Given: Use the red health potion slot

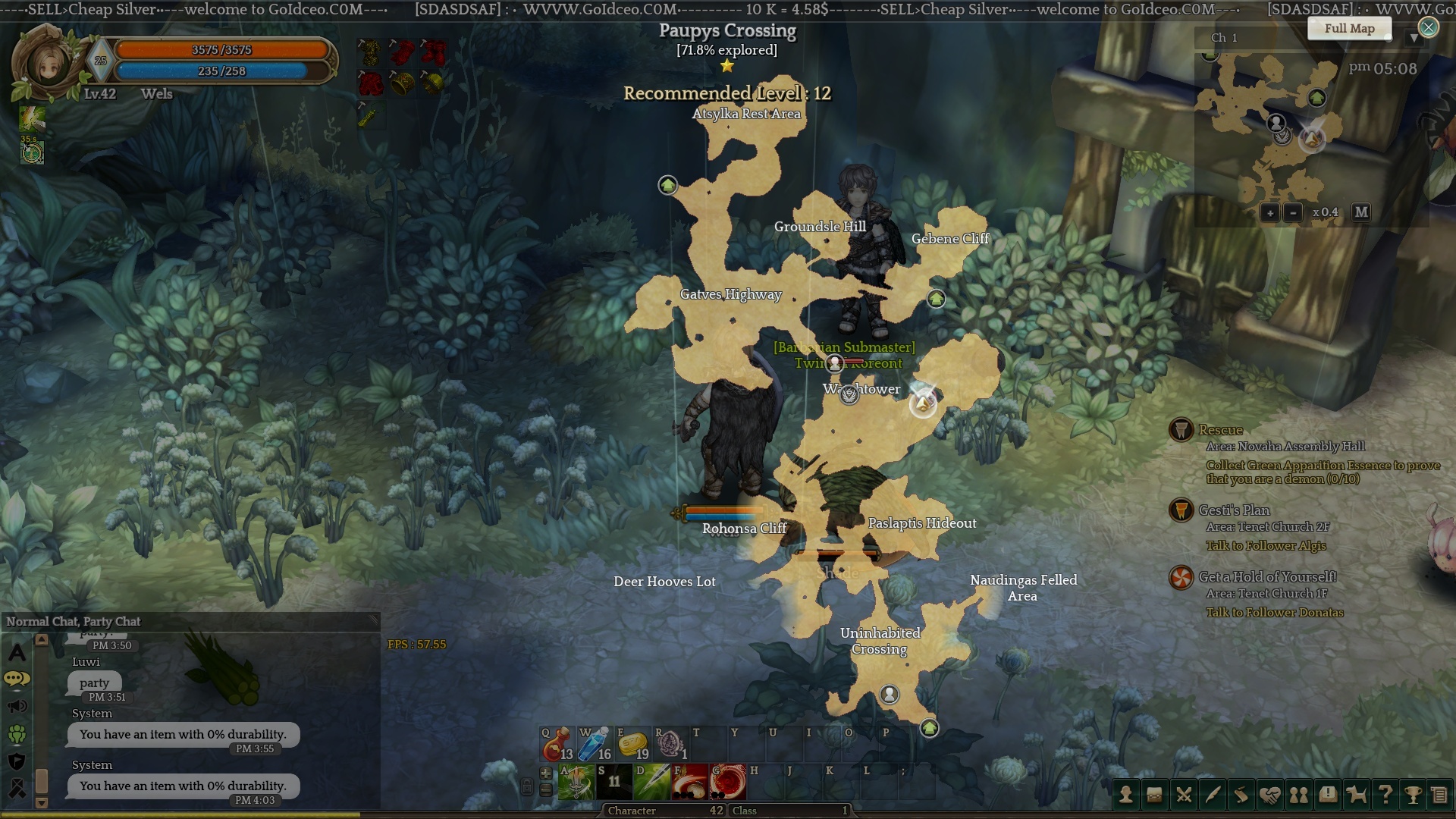Looking at the screenshot, I should pyautogui.click(x=557, y=744).
